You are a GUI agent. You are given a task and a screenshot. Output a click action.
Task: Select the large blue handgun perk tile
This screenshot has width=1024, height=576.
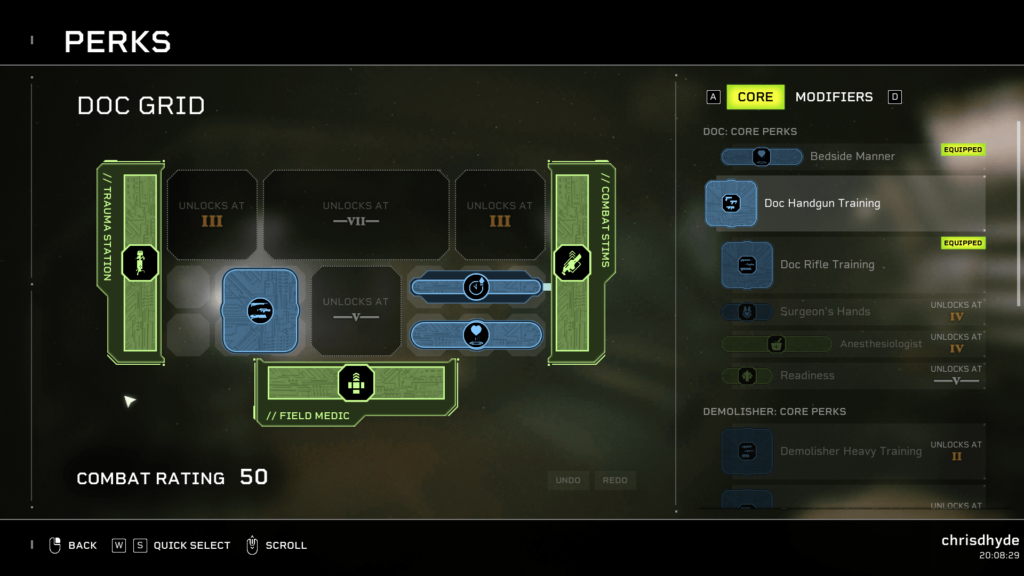260,310
